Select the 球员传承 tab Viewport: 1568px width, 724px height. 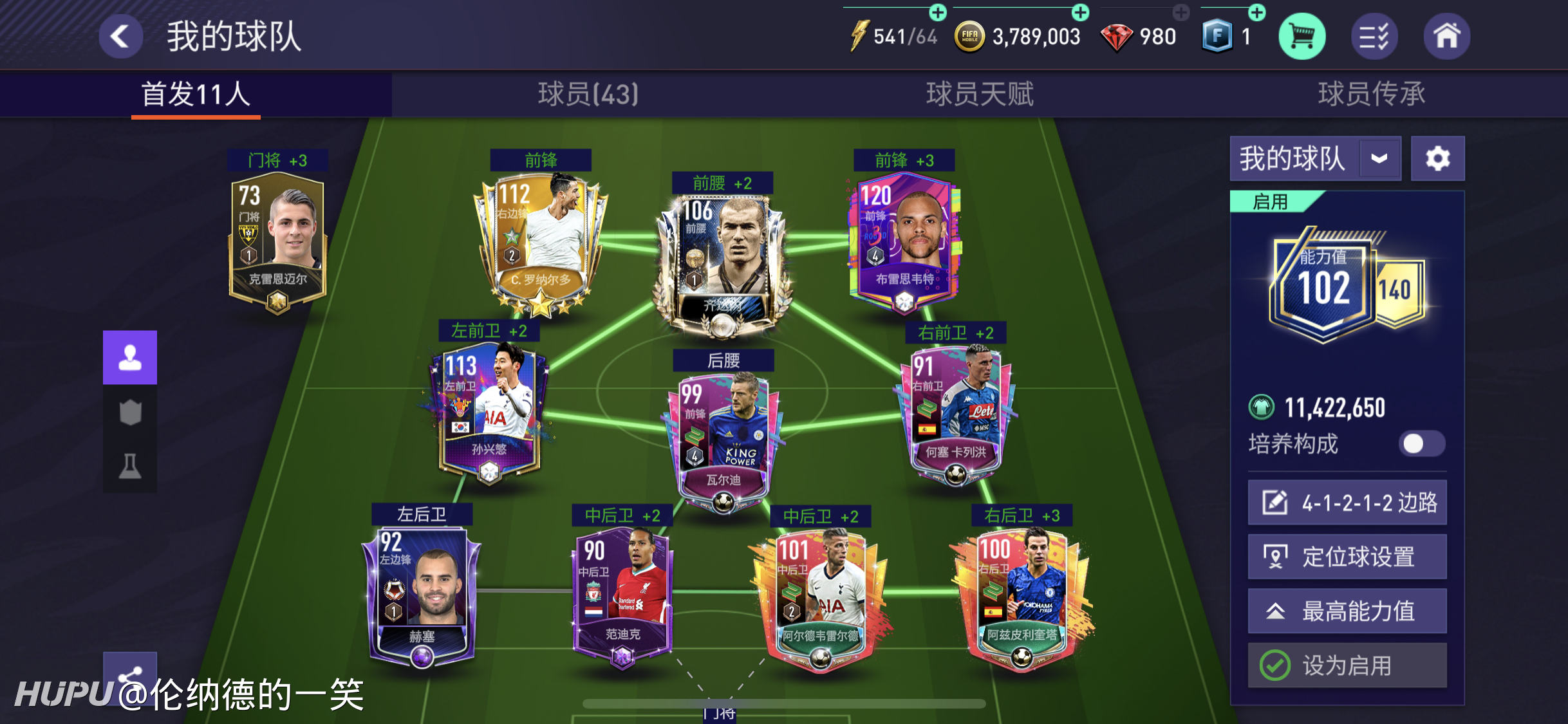[1371, 94]
